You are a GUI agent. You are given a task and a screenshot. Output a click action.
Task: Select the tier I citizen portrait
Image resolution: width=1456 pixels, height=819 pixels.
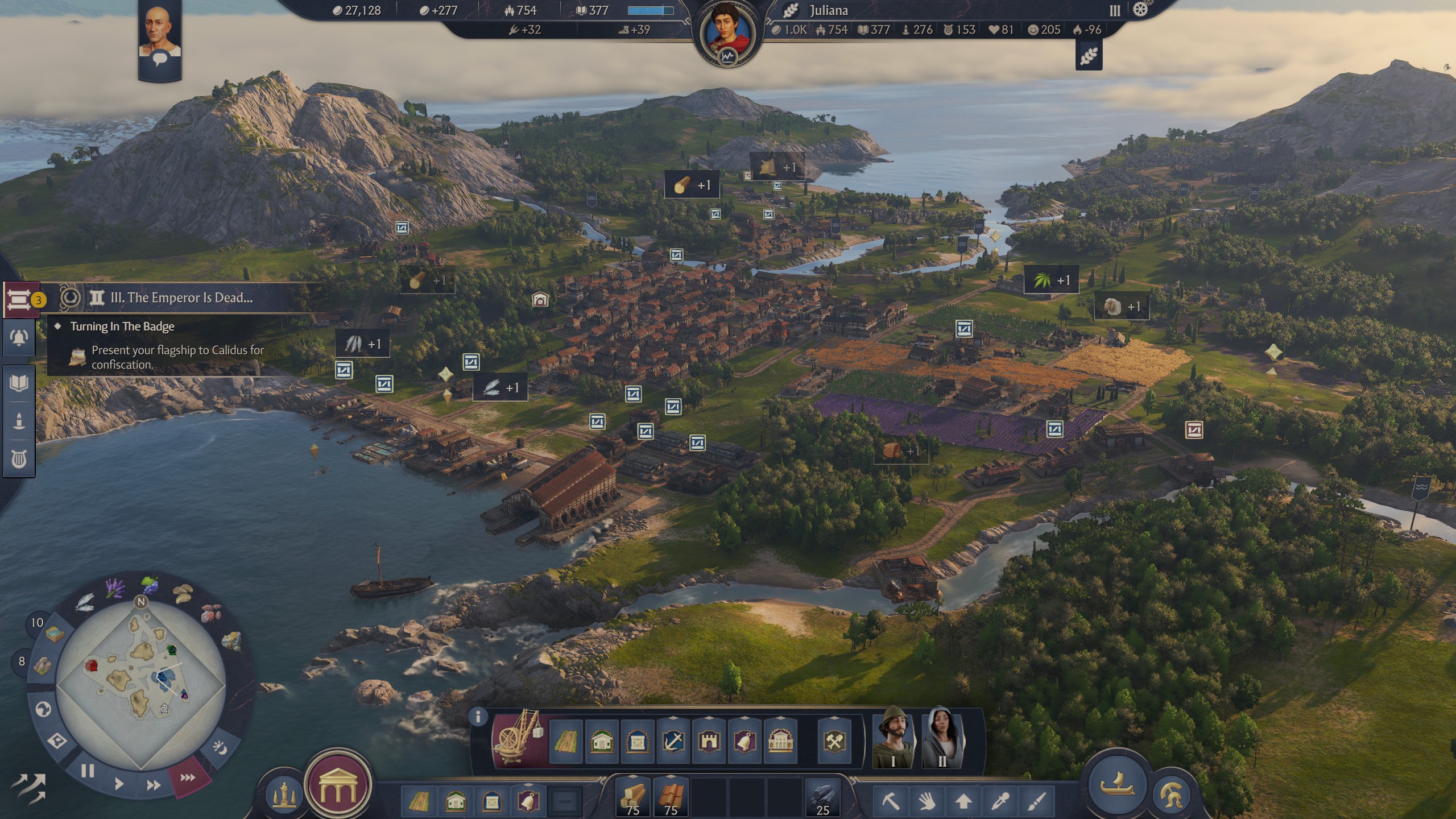point(893,738)
